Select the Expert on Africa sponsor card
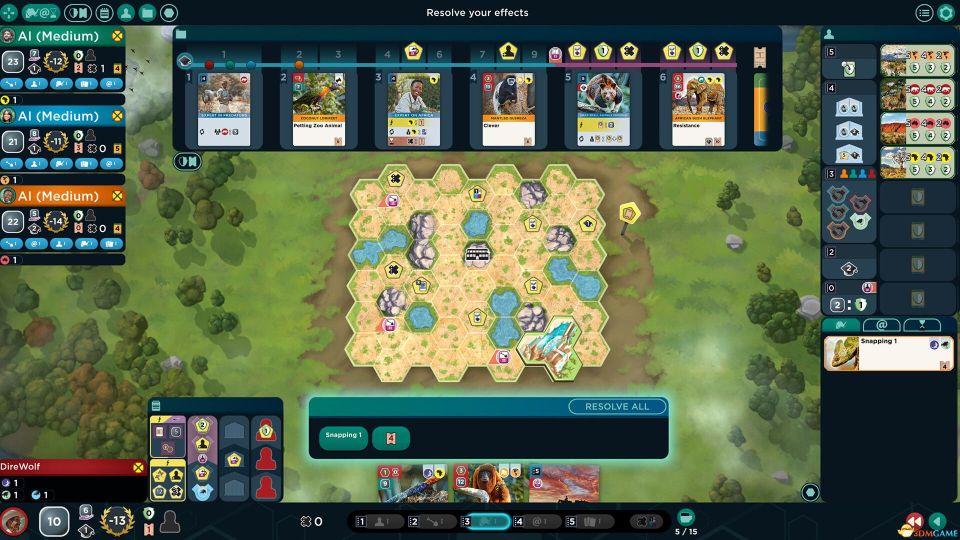960x540 pixels. pyautogui.click(x=413, y=109)
